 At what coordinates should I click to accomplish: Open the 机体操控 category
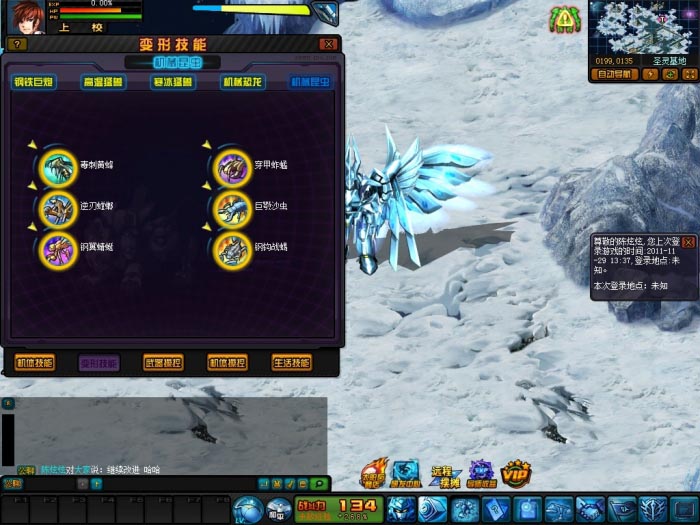[227, 363]
